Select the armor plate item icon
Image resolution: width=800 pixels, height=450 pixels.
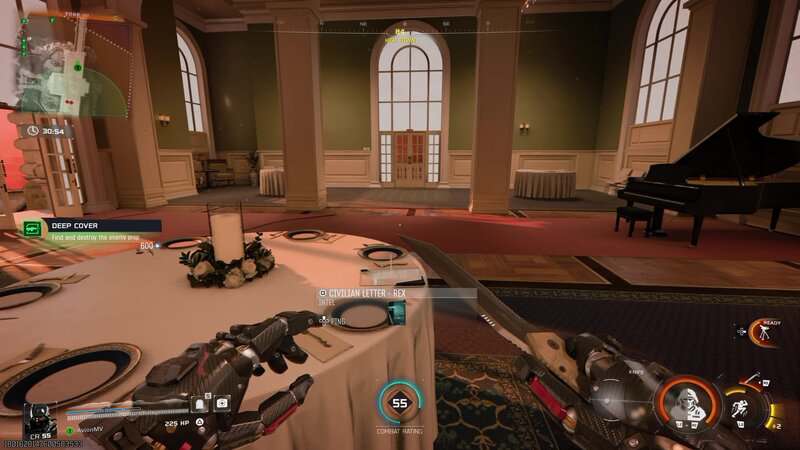click(x=201, y=403)
